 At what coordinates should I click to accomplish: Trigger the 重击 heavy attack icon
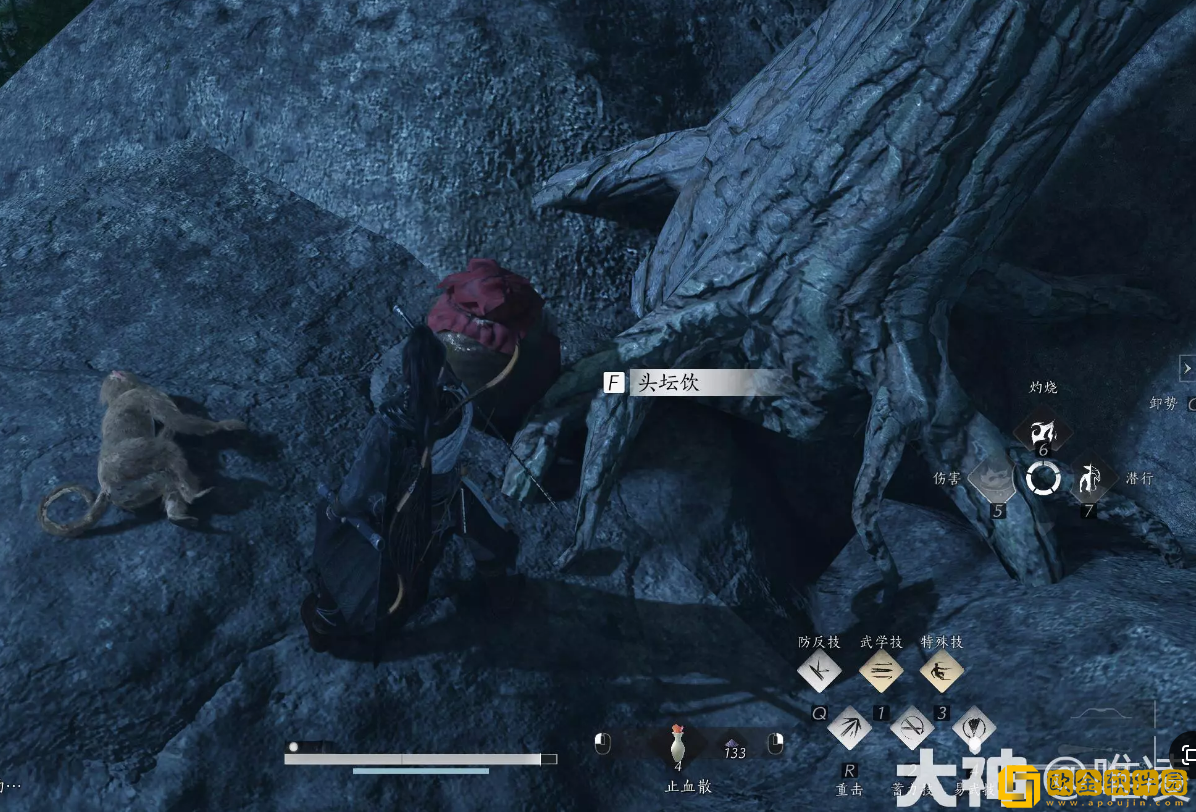point(849,727)
